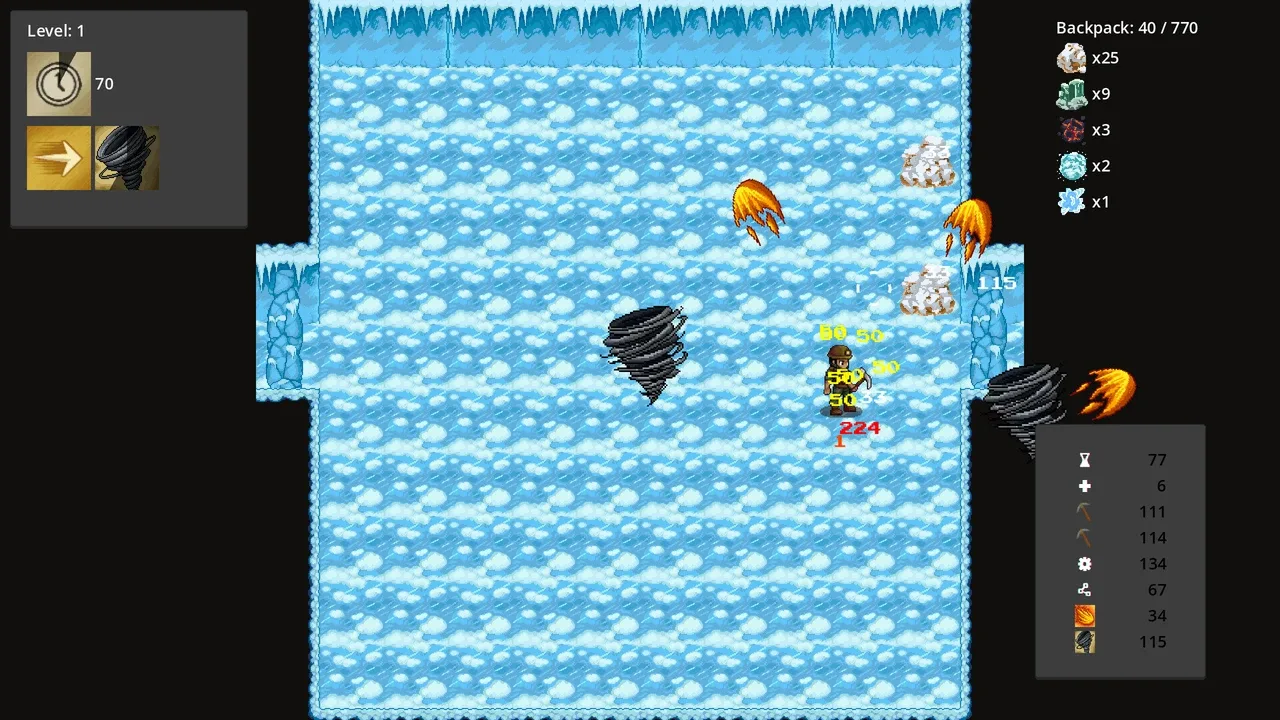The height and width of the screenshot is (720, 1280).
Task: Pick the blue ice shard backpack item
Action: coord(1072,203)
